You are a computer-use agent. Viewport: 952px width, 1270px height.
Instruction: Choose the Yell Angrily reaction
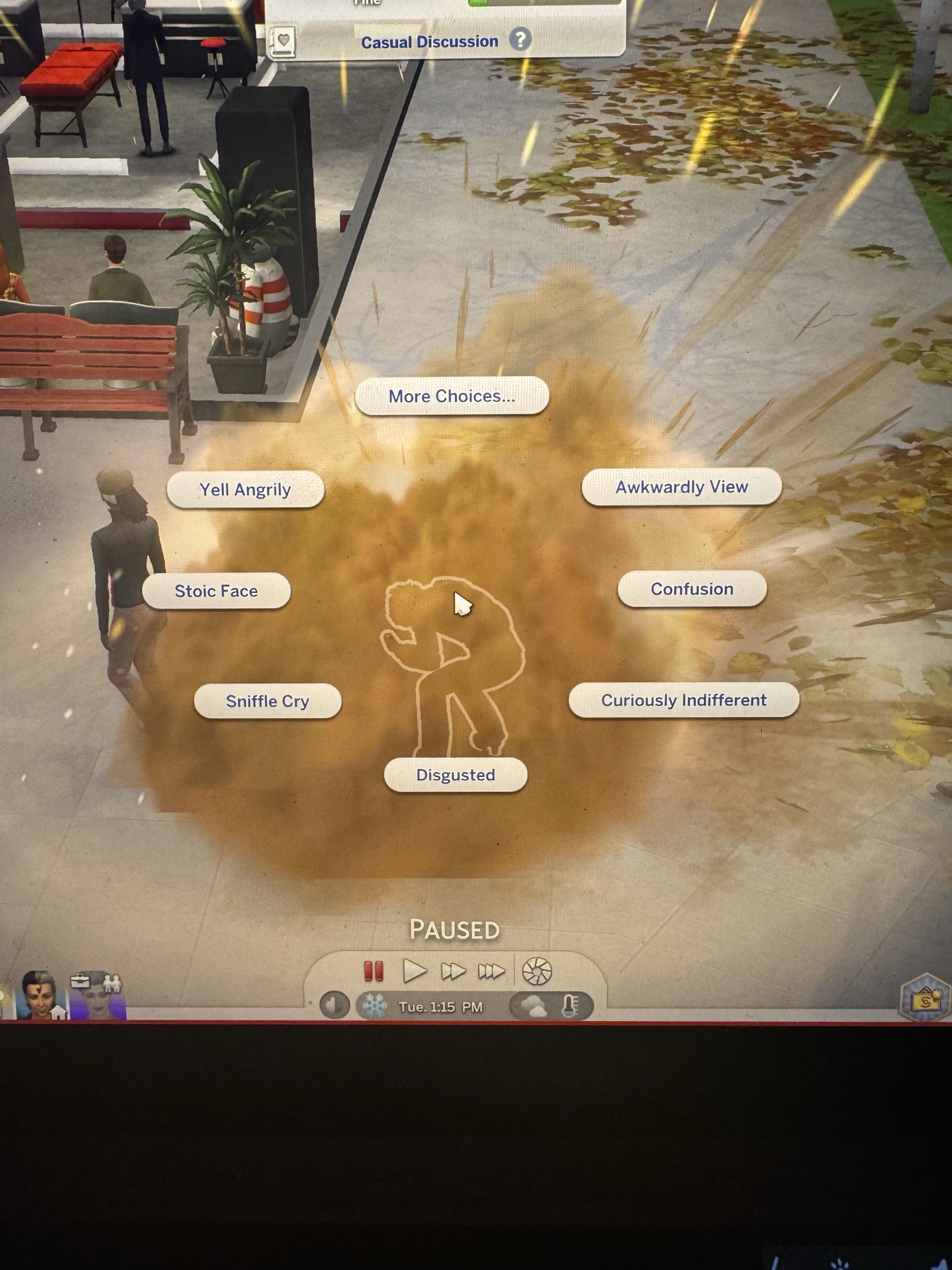click(245, 490)
